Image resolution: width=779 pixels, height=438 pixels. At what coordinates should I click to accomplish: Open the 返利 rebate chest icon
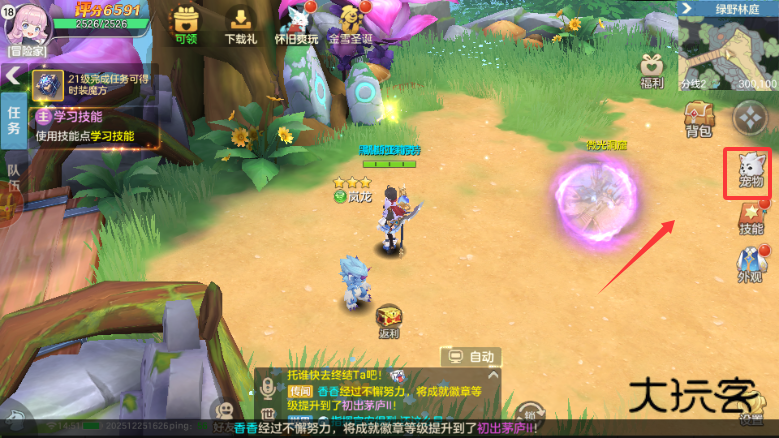[x=388, y=320]
